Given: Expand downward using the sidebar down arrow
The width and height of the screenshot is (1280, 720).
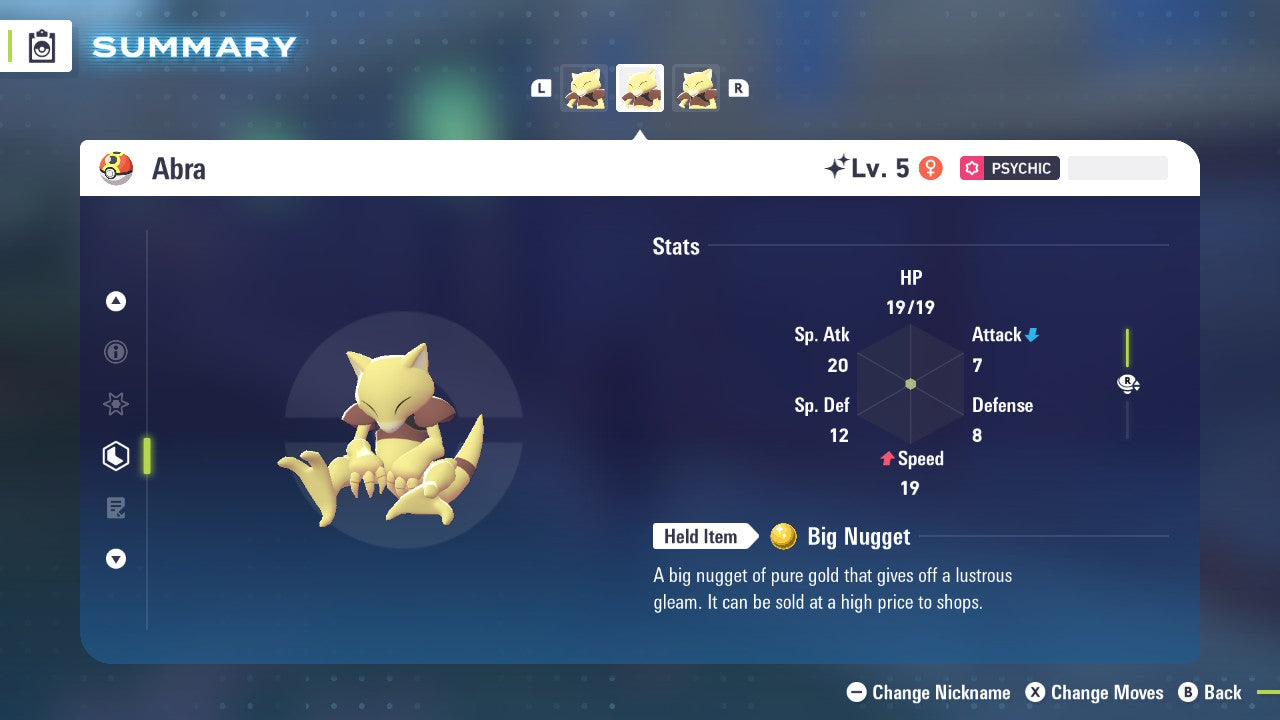Looking at the screenshot, I should tap(115, 559).
